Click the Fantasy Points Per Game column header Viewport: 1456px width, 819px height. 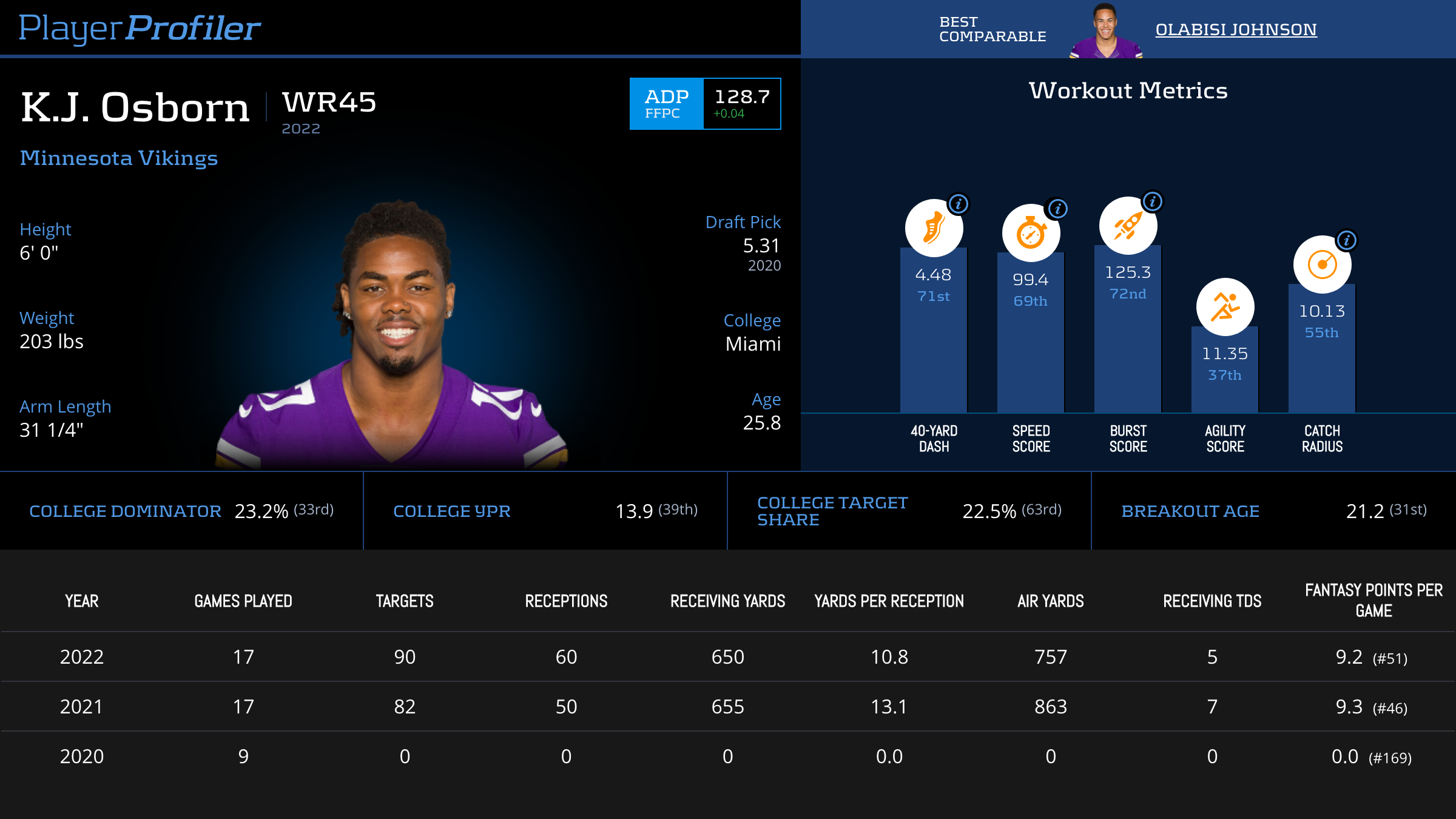[x=1373, y=601]
